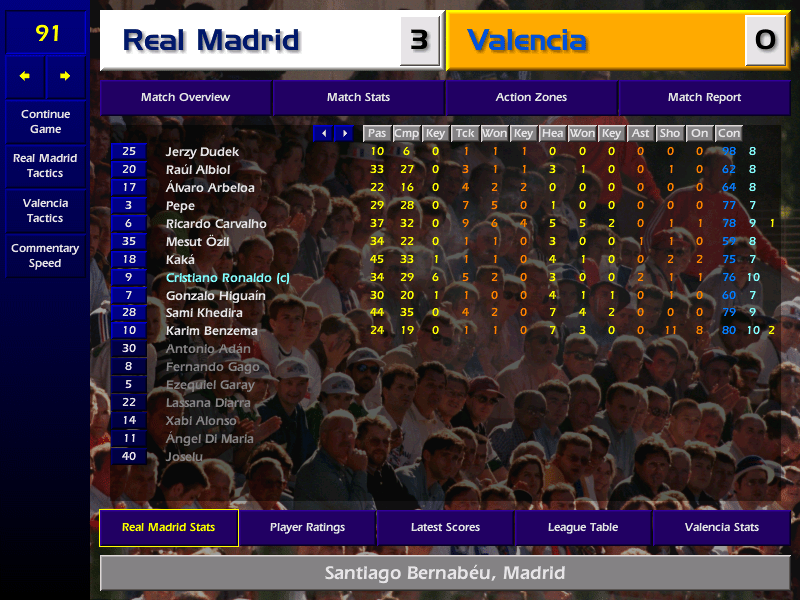The width and height of the screenshot is (800, 600).
Task: Choose Karim Benzema's row
Action: point(212,331)
